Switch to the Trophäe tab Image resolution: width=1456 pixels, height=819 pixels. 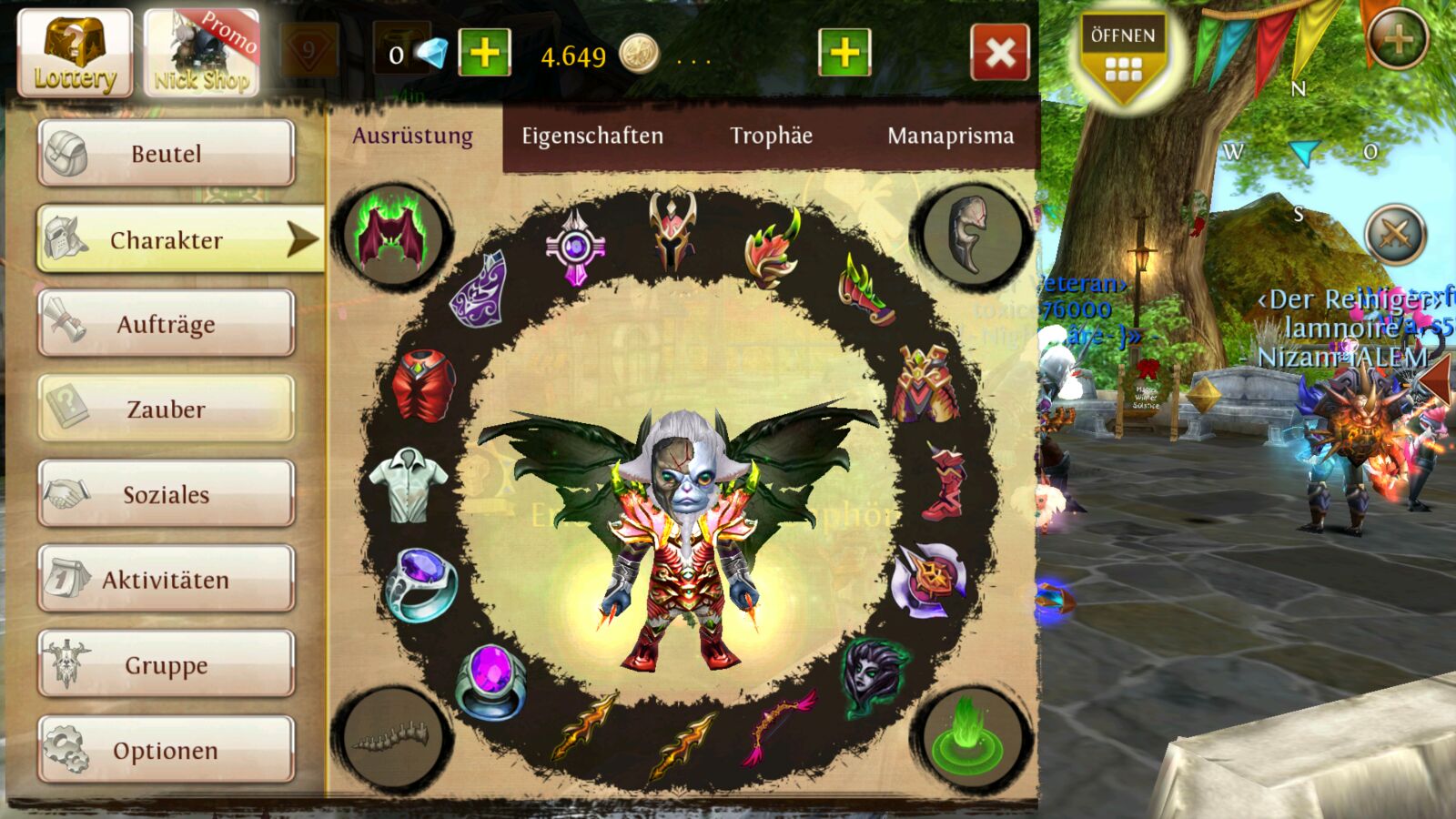(x=771, y=136)
